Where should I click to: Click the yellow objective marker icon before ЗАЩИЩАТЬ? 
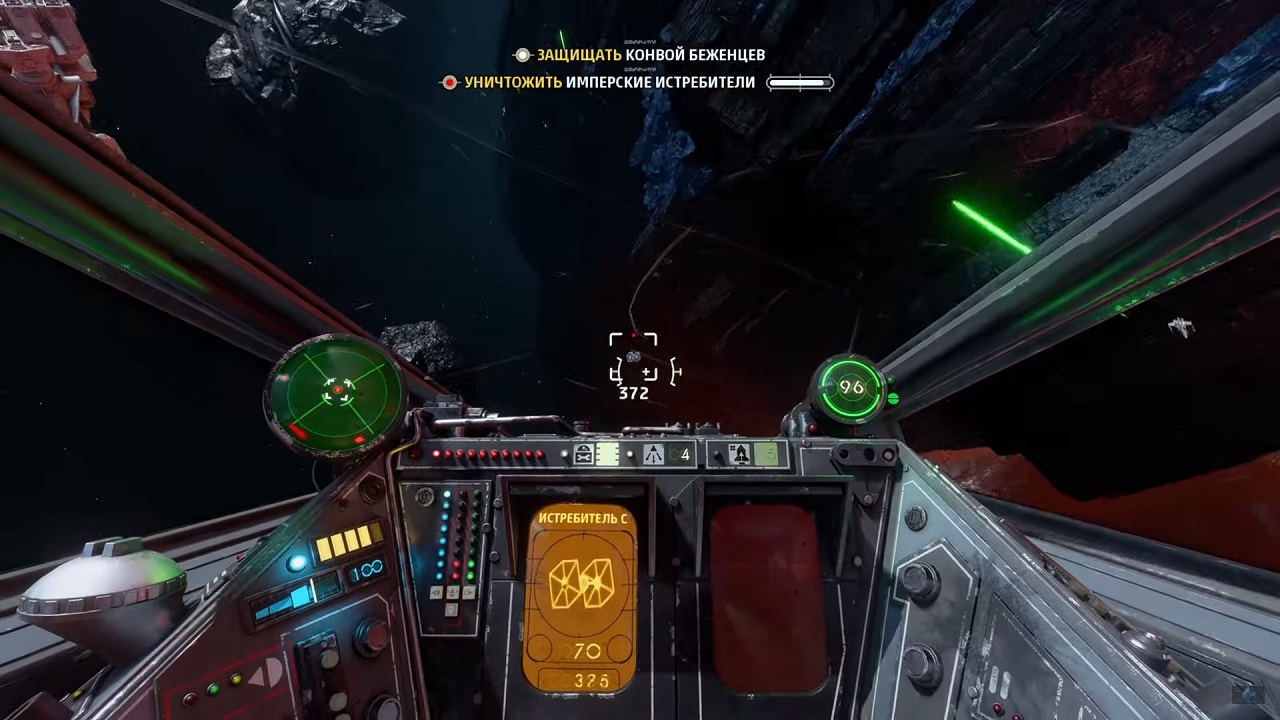pos(521,56)
